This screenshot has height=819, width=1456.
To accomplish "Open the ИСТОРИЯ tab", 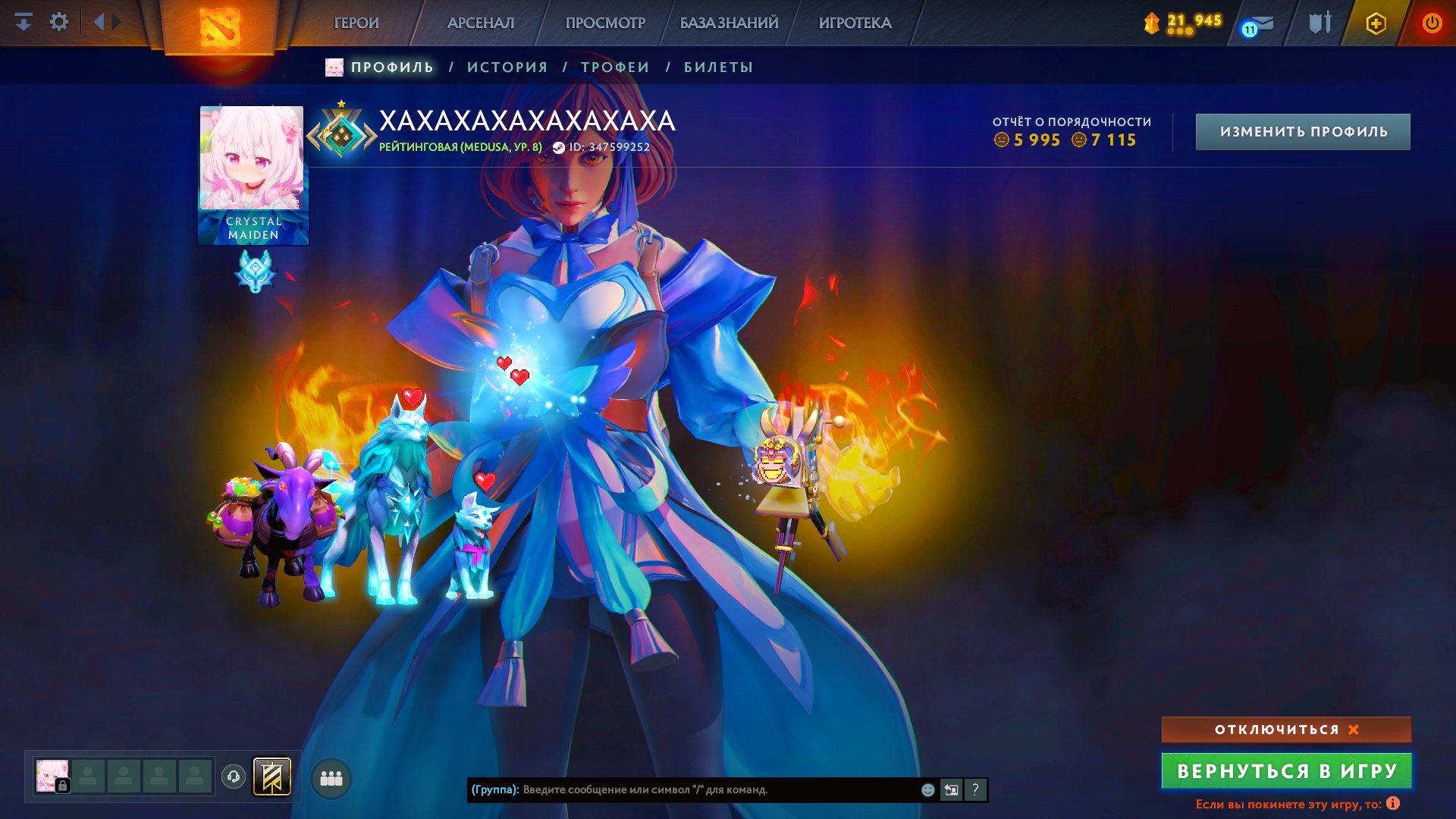I will tap(507, 67).
